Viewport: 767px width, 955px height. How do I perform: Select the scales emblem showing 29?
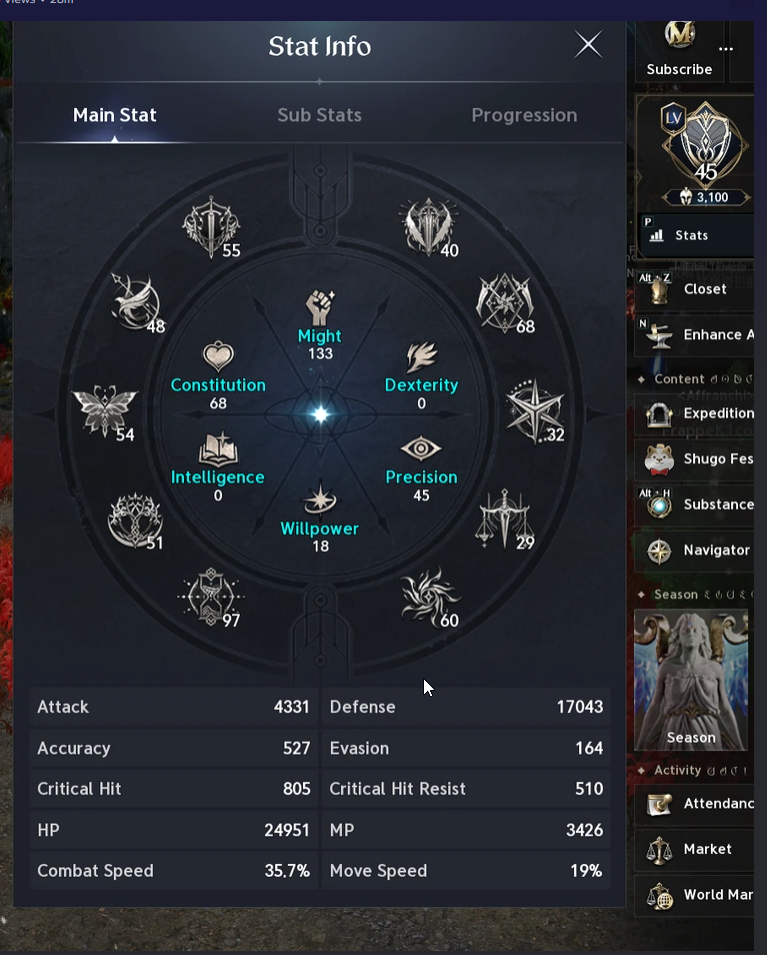[x=505, y=518]
